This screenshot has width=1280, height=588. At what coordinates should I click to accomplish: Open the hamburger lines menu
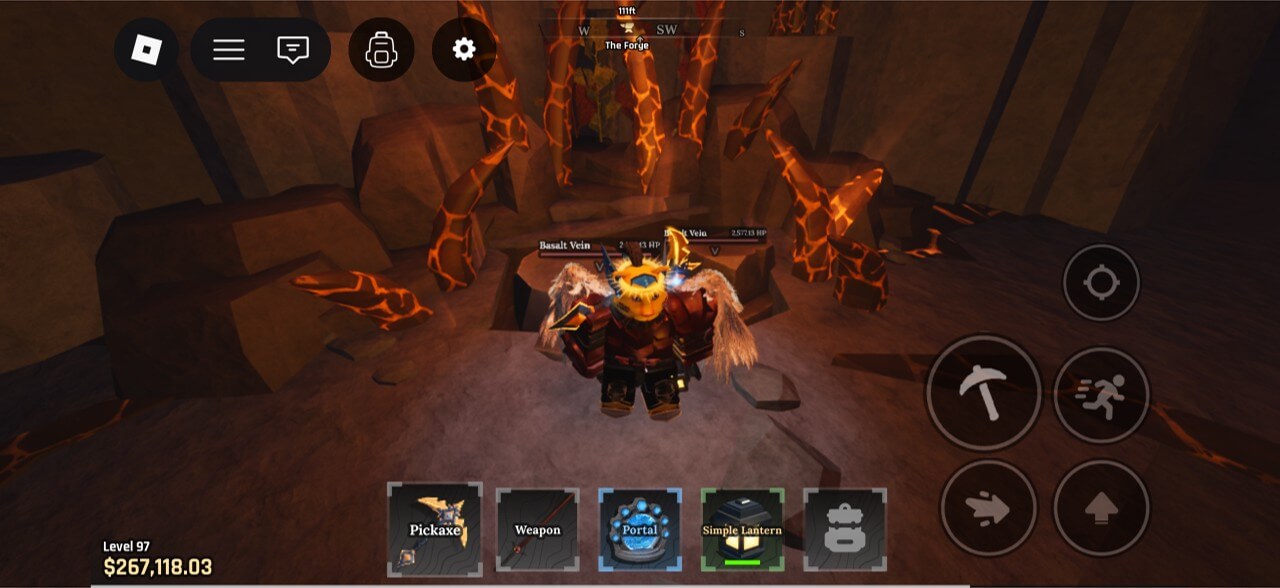click(x=229, y=49)
